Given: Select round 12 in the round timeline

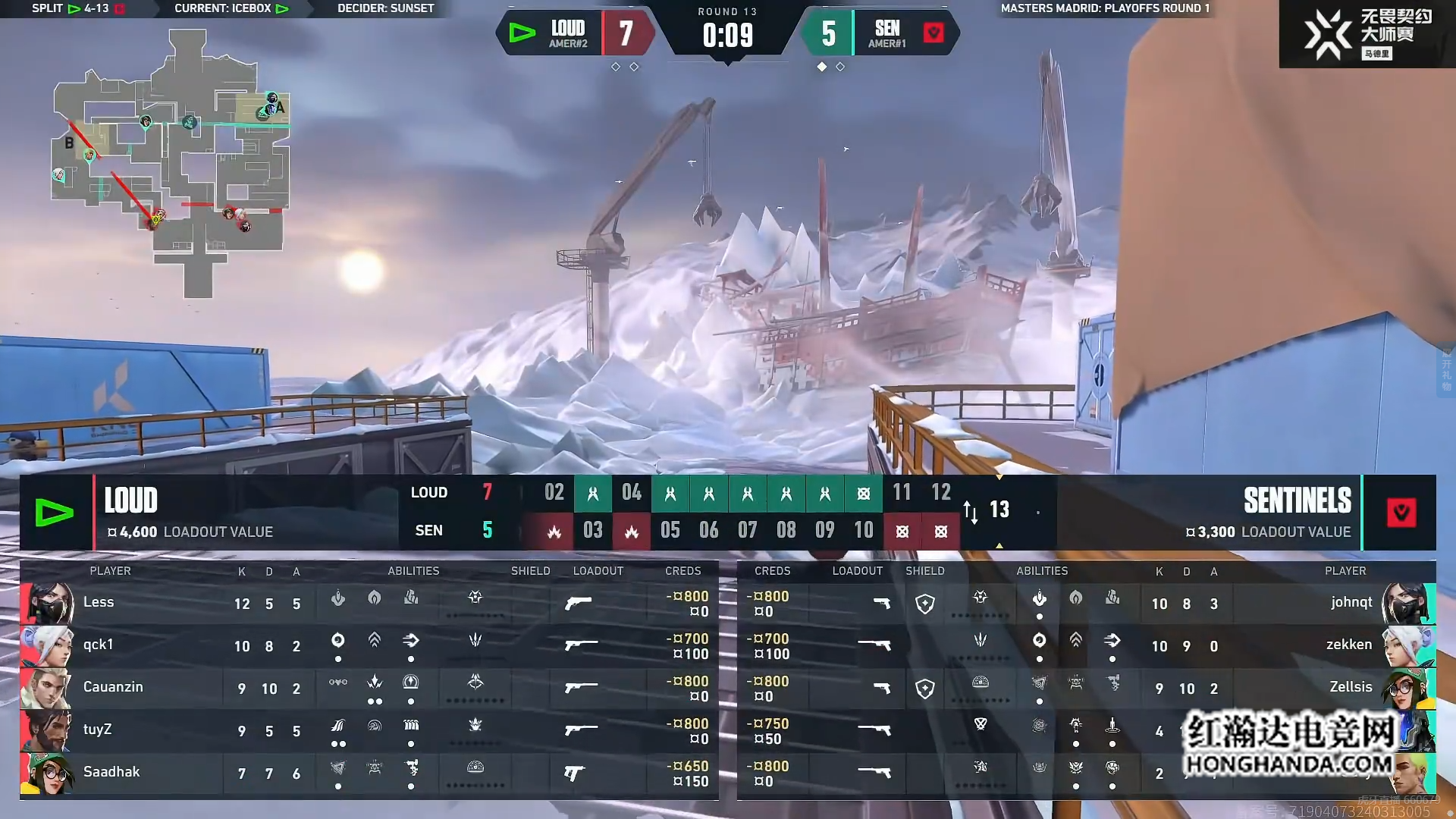Looking at the screenshot, I should click(940, 493).
